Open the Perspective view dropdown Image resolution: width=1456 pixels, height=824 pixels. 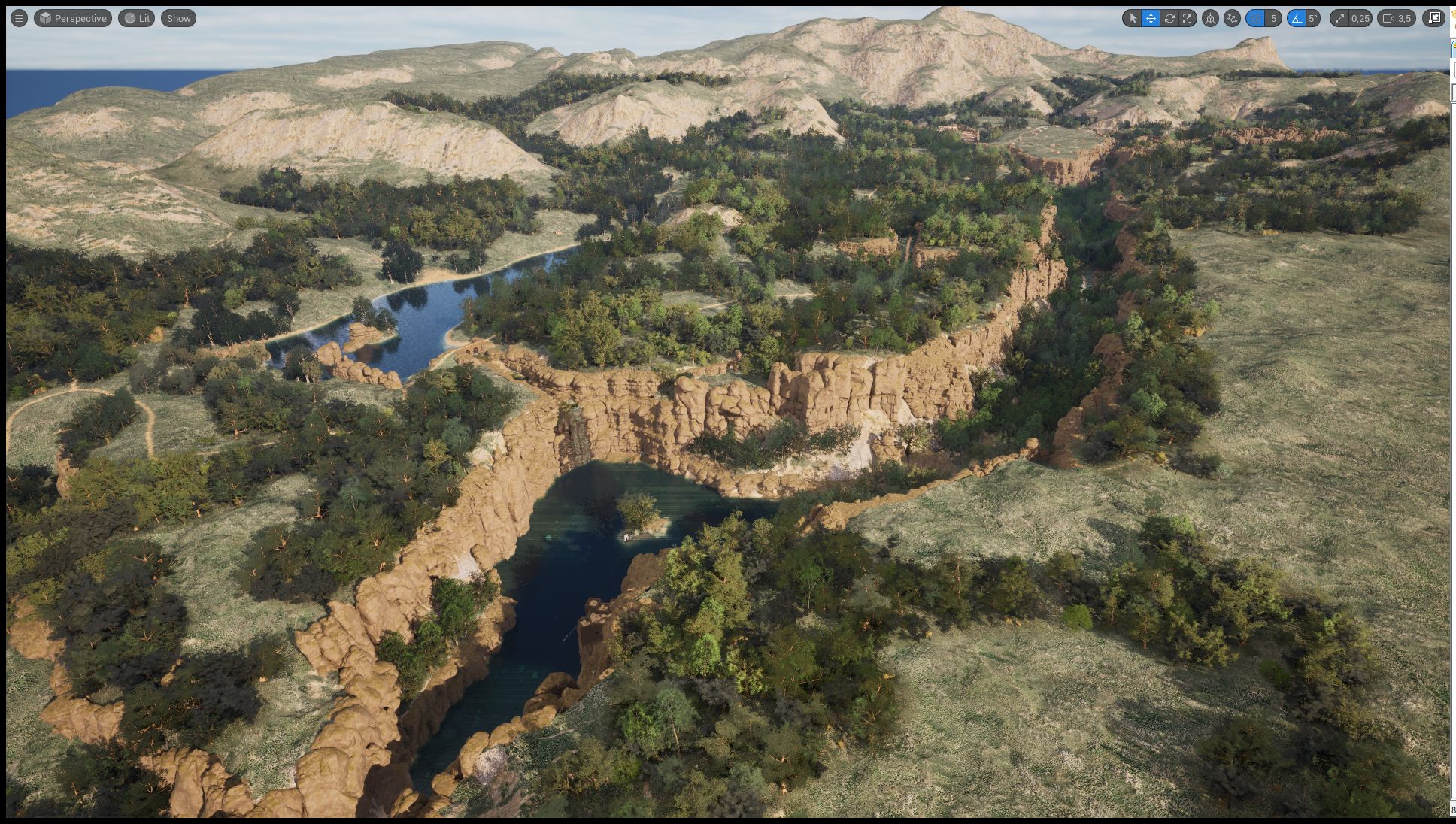point(73,18)
